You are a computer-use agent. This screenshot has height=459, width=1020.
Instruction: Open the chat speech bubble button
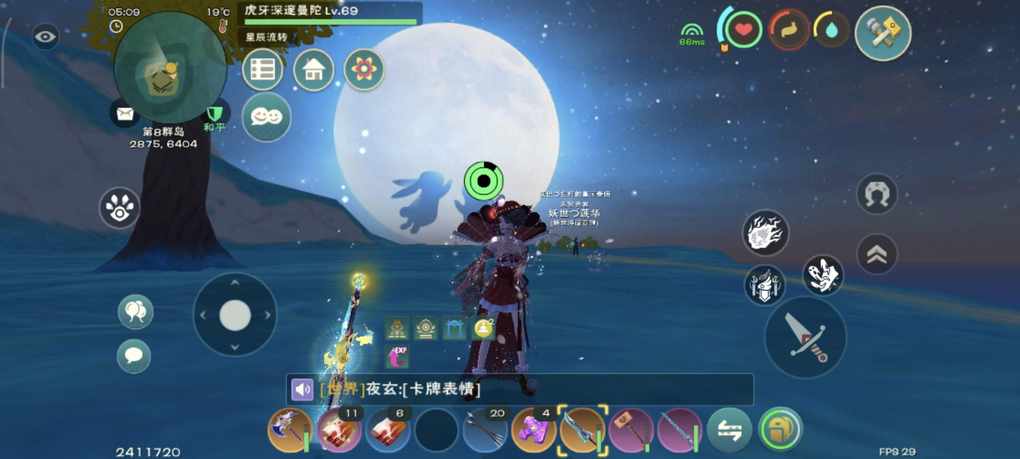[x=134, y=355]
